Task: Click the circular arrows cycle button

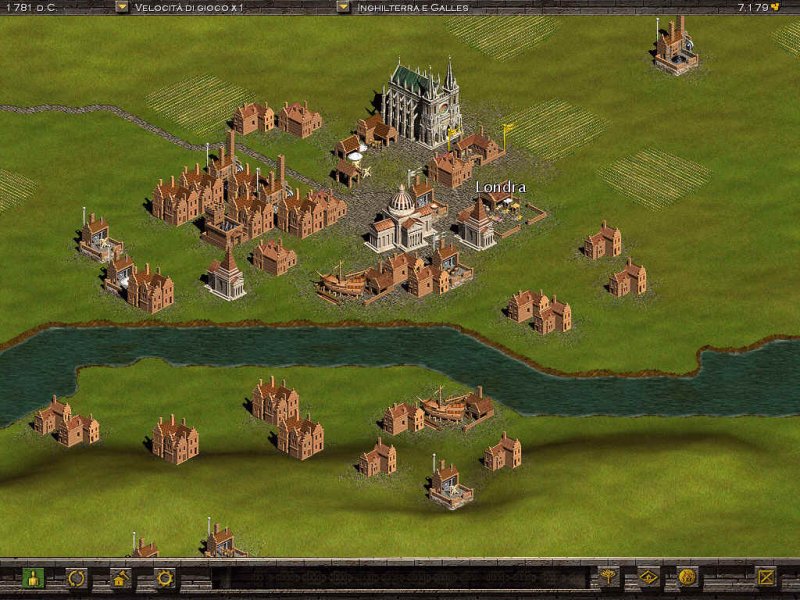Action: 76,577
